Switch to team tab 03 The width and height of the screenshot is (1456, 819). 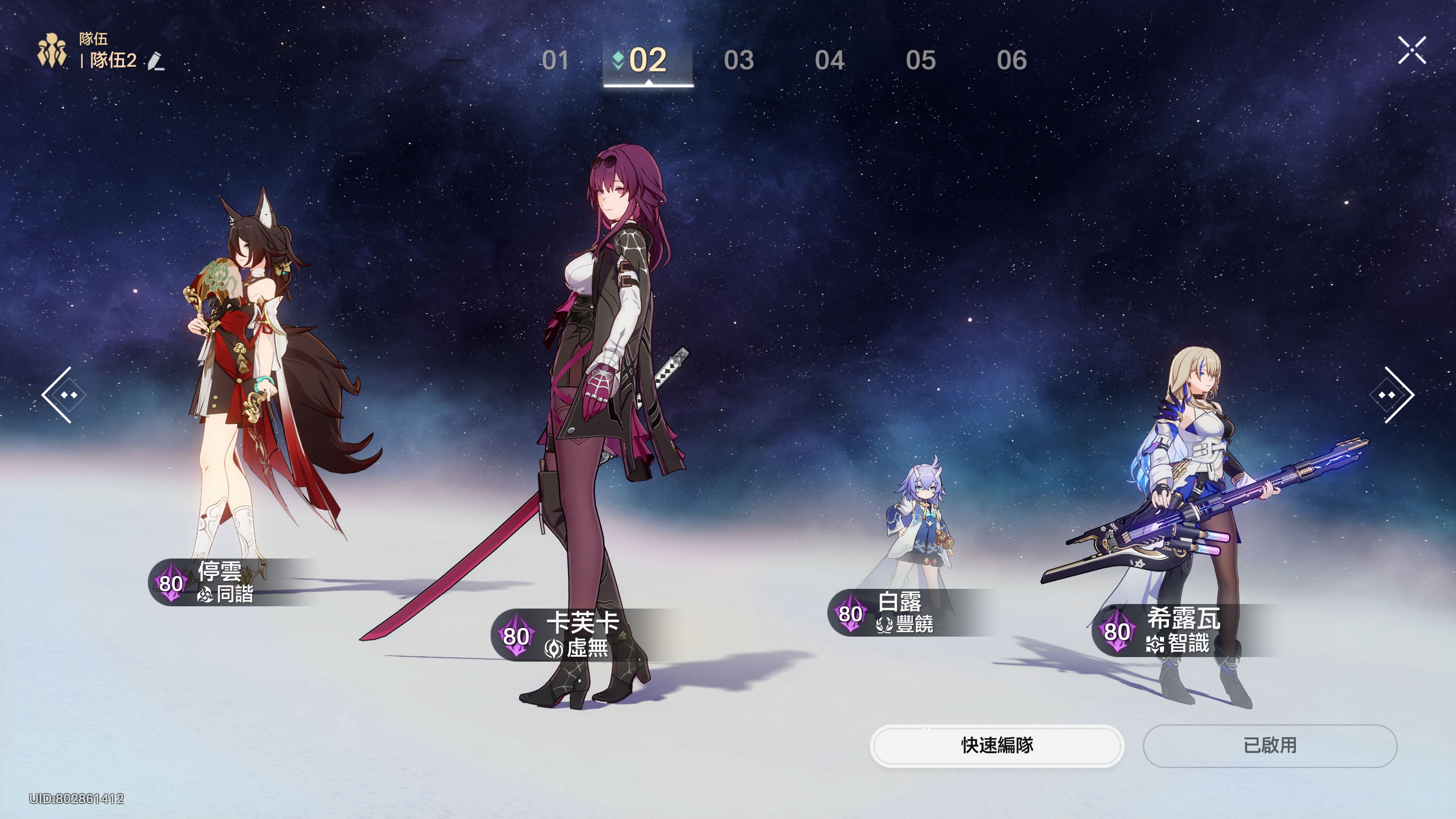point(739,61)
